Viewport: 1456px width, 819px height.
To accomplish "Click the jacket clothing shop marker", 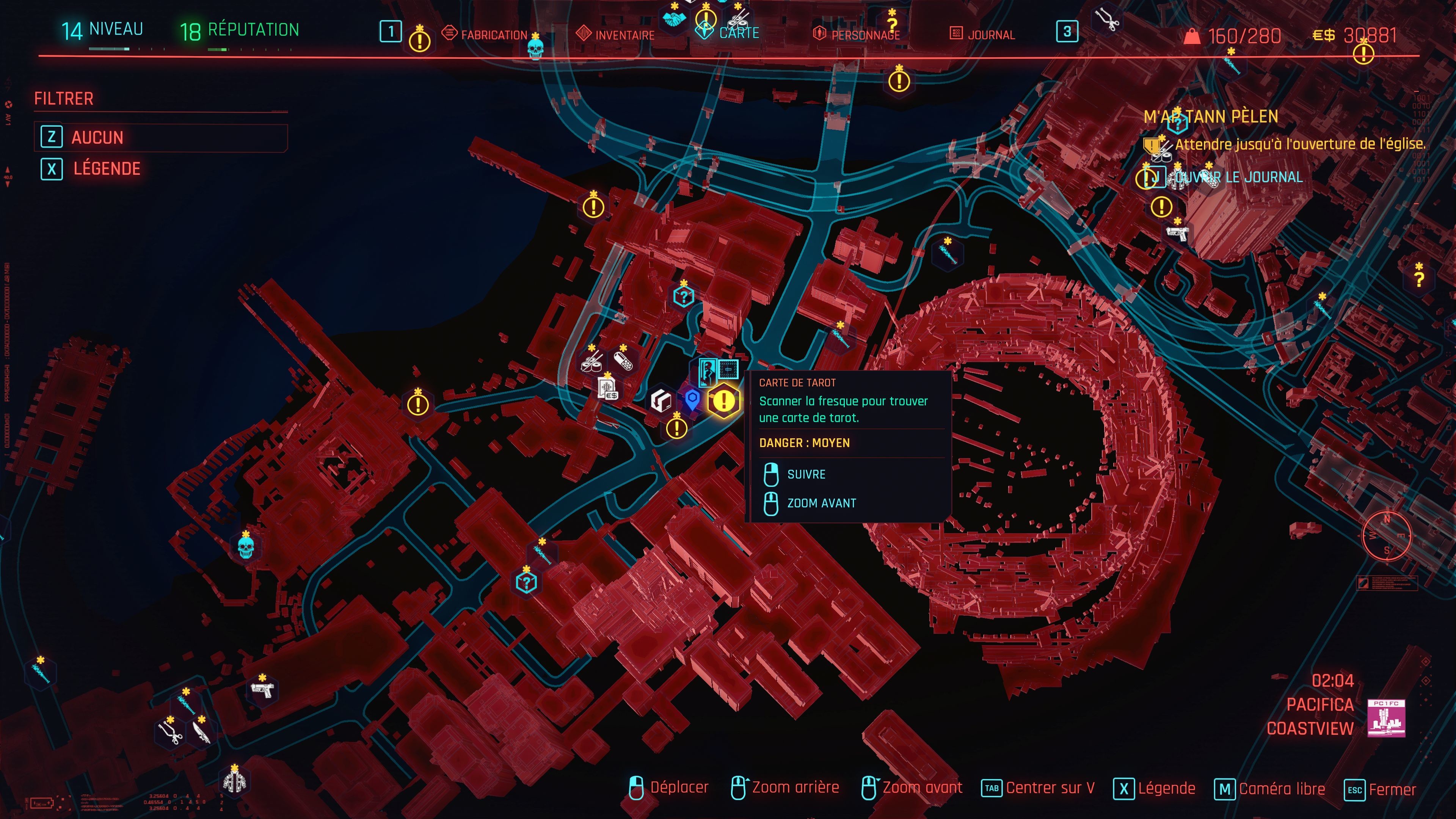I will coord(234,781).
